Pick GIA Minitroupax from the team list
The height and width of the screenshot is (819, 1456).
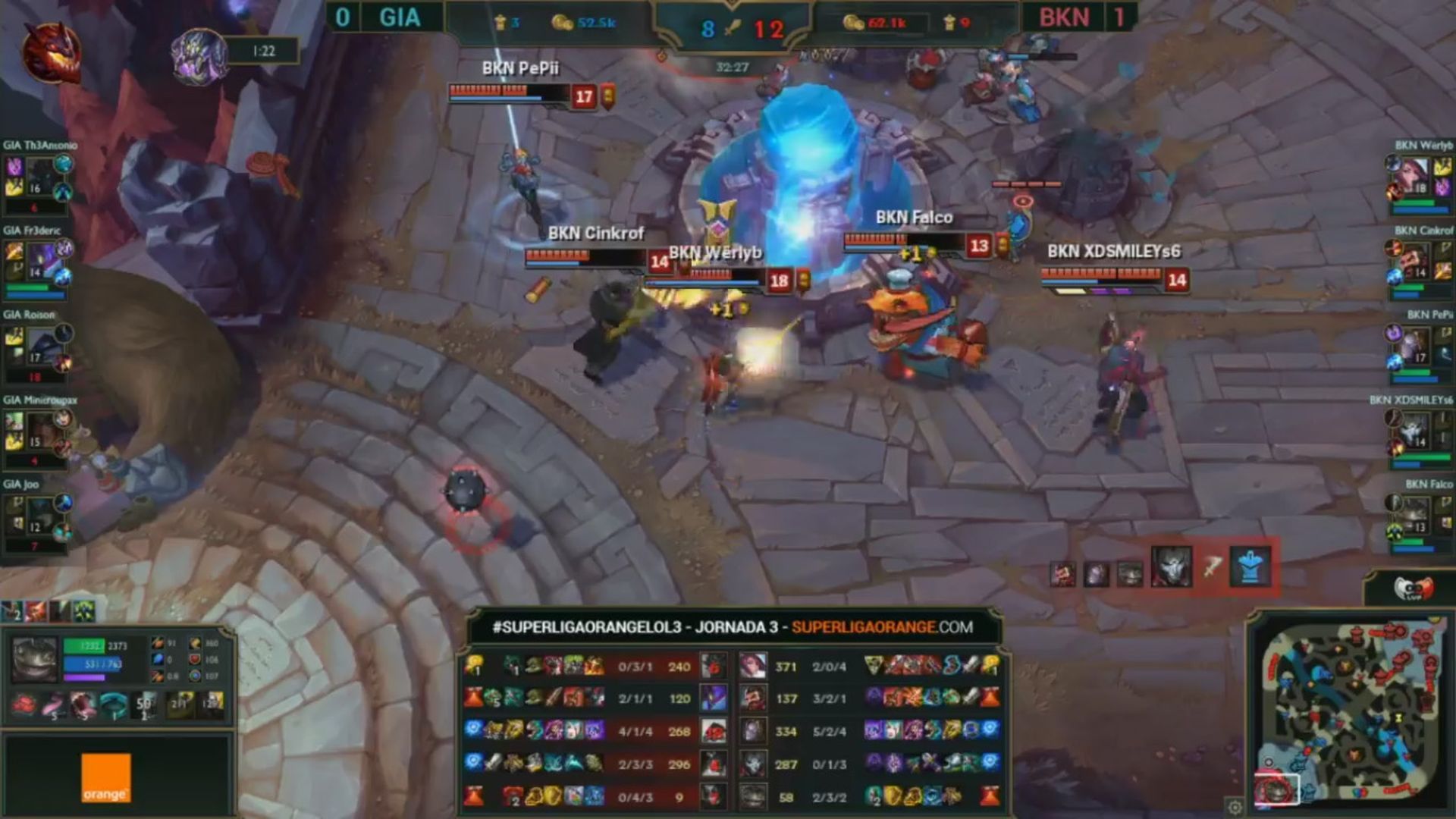click(39, 432)
